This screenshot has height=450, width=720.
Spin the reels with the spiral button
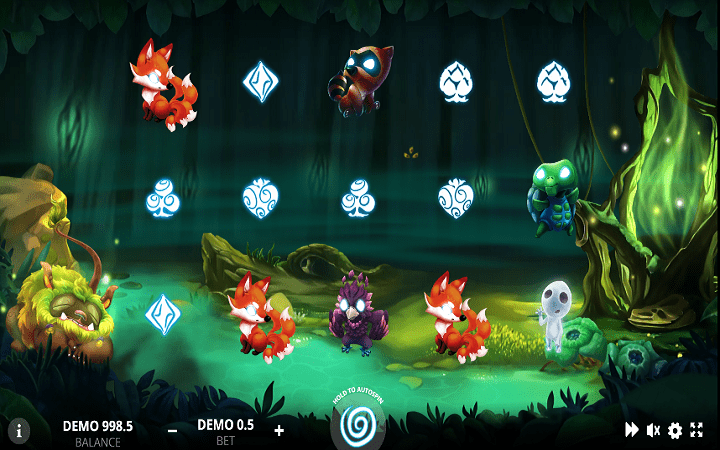(359, 423)
